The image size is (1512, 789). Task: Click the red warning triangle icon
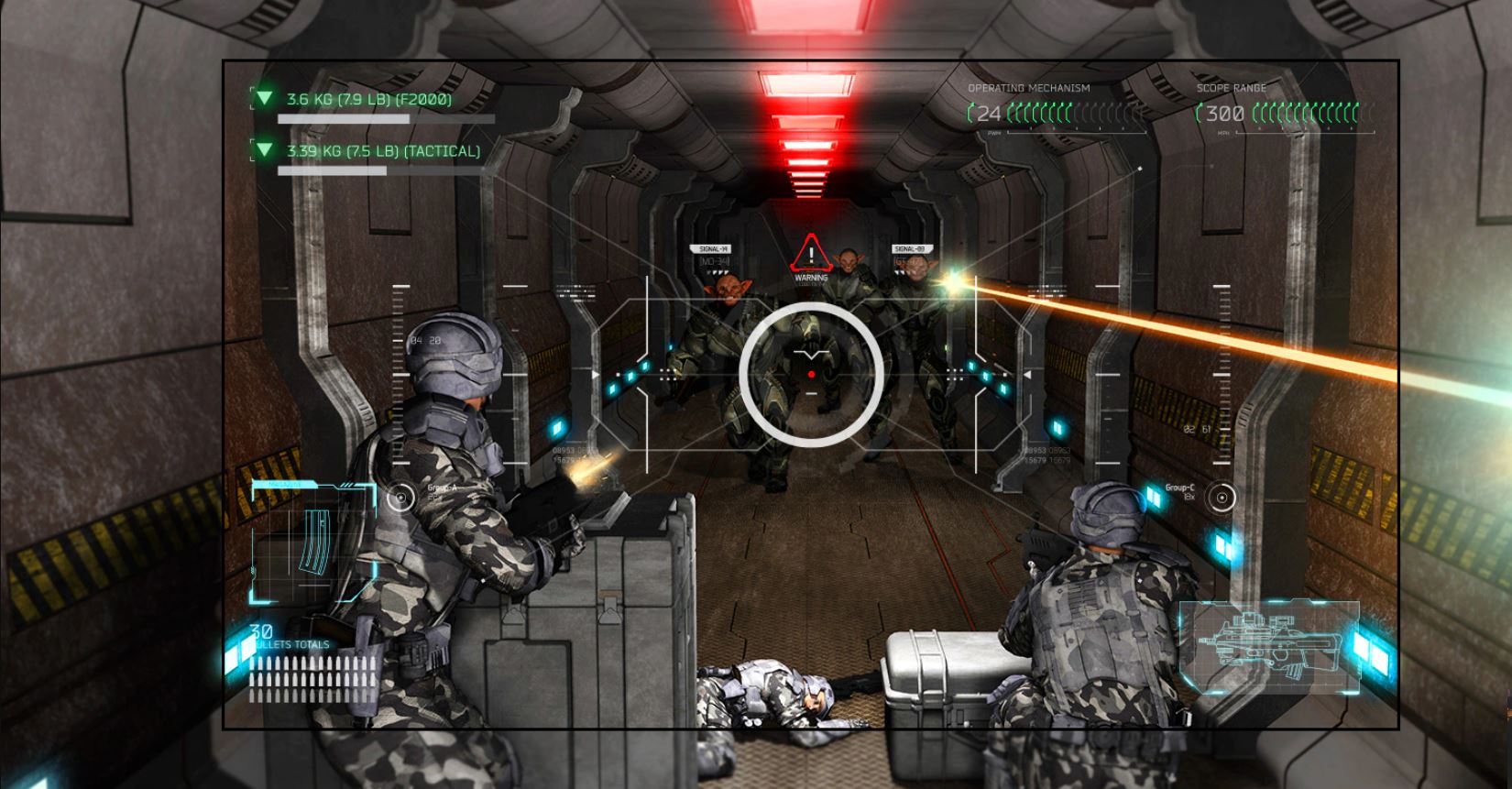(x=810, y=254)
